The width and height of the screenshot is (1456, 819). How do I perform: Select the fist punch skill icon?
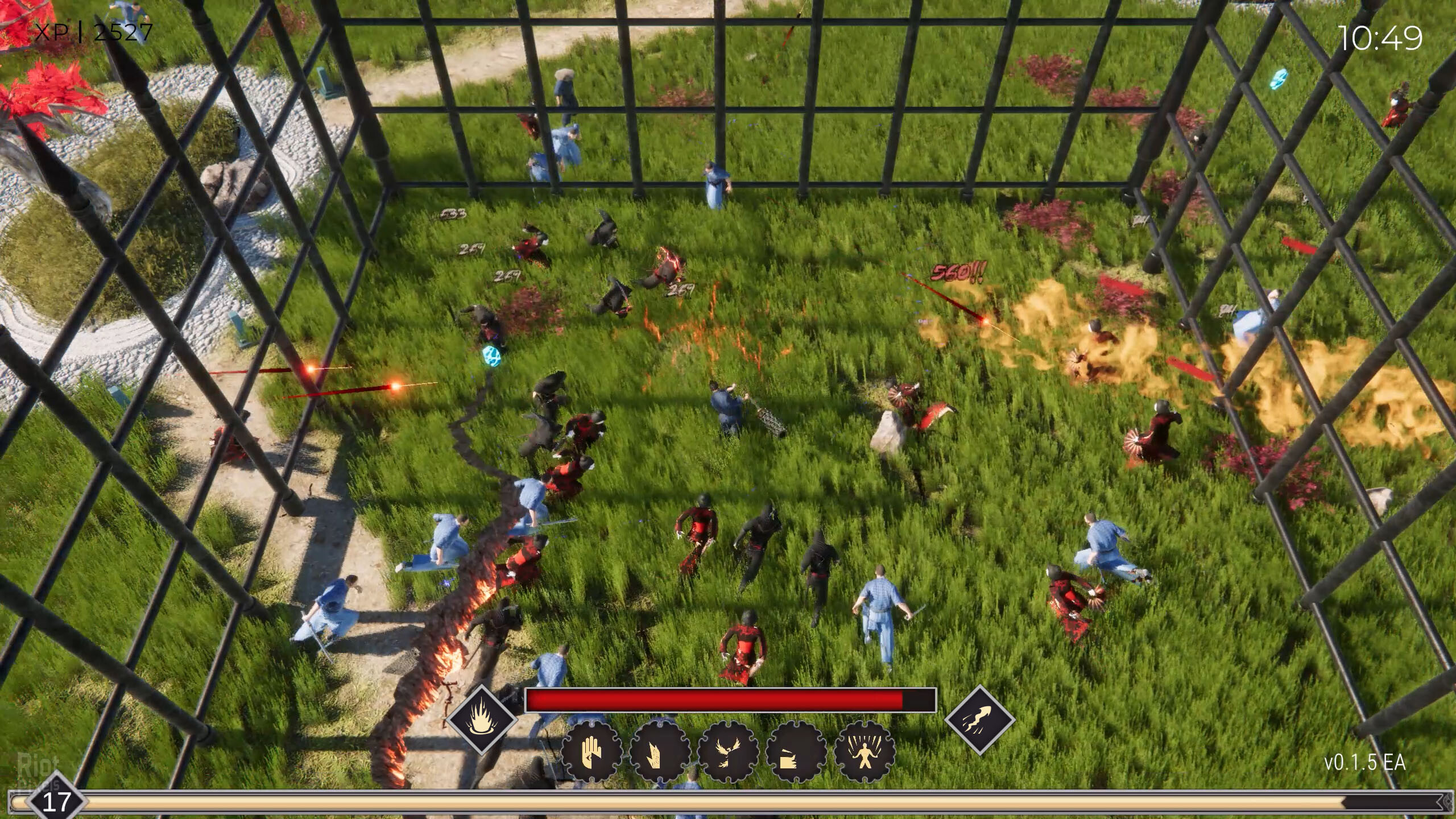pyautogui.click(x=796, y=751)
